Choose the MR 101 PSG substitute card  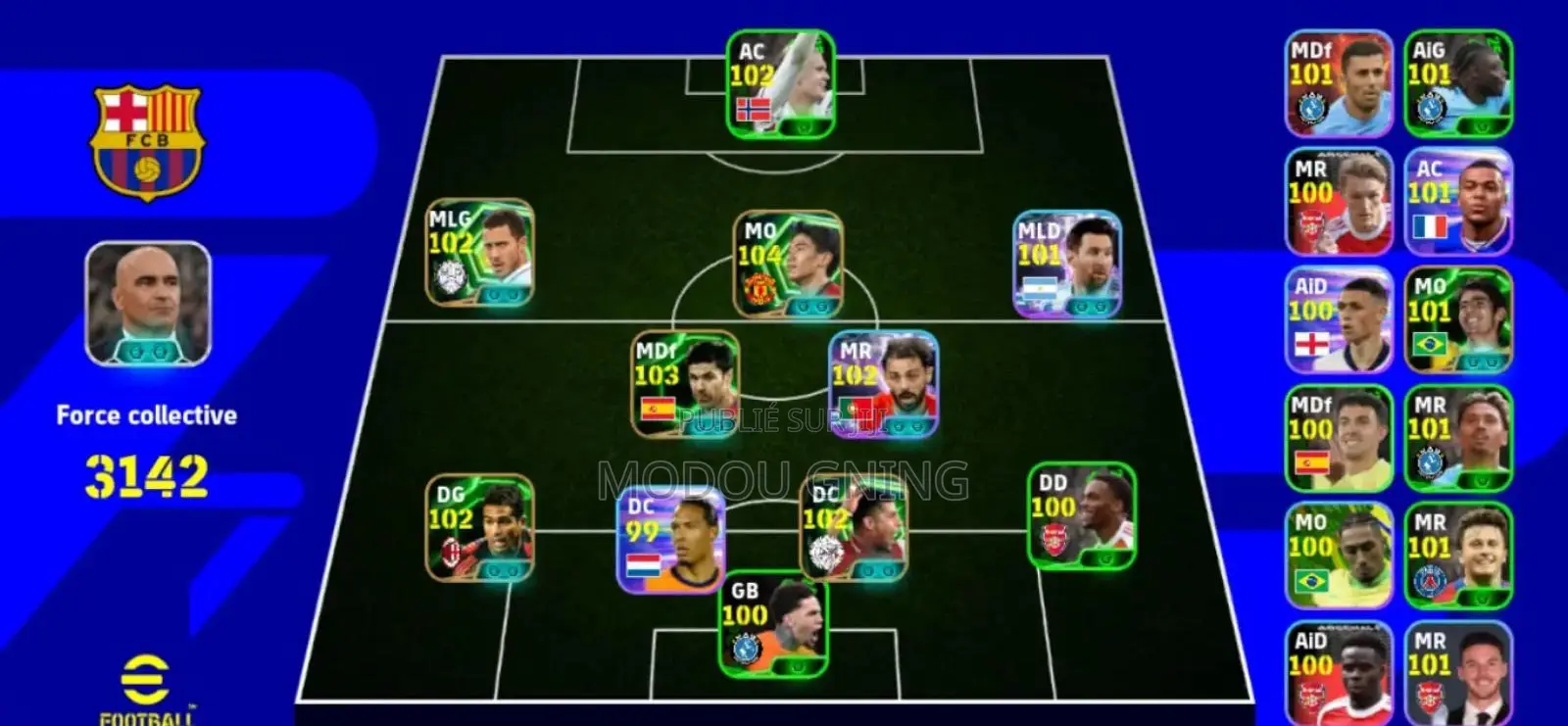point(1458,557)
